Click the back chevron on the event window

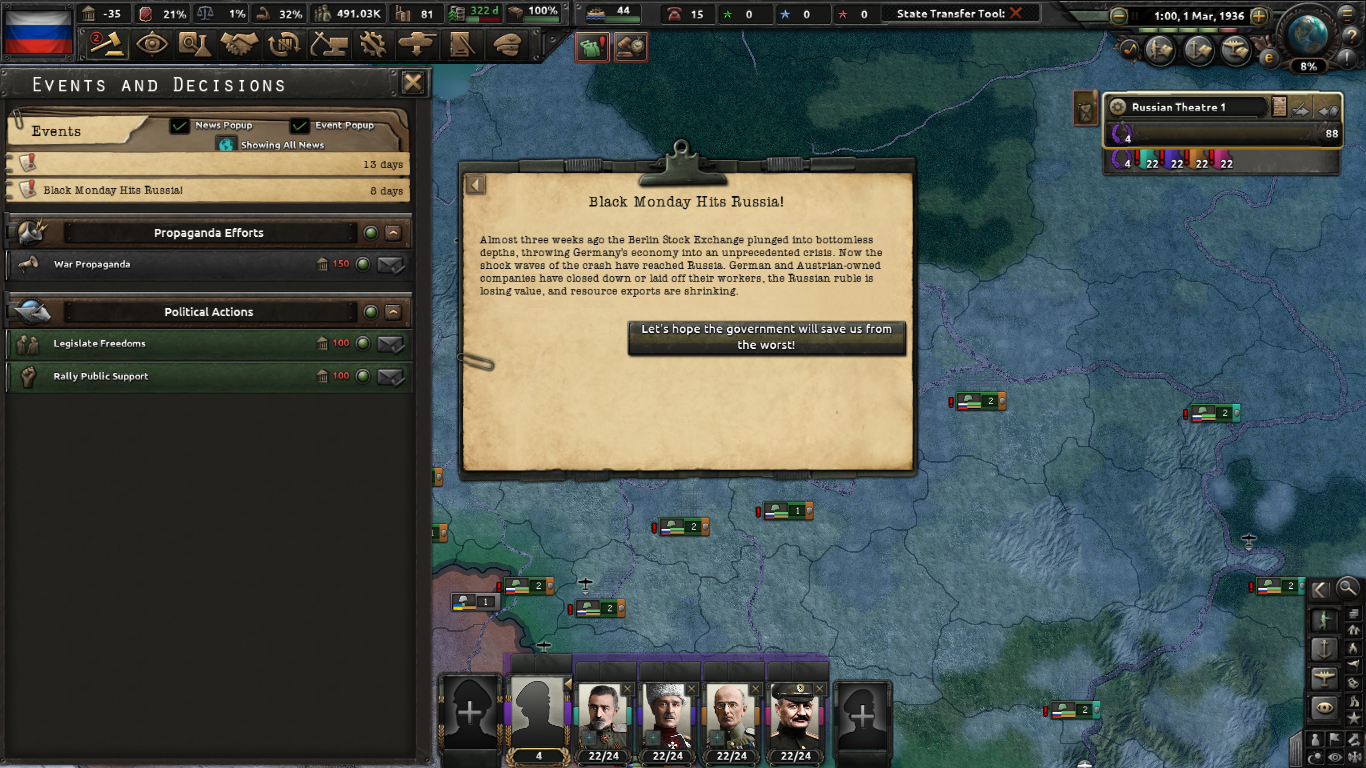coord(475,184)
